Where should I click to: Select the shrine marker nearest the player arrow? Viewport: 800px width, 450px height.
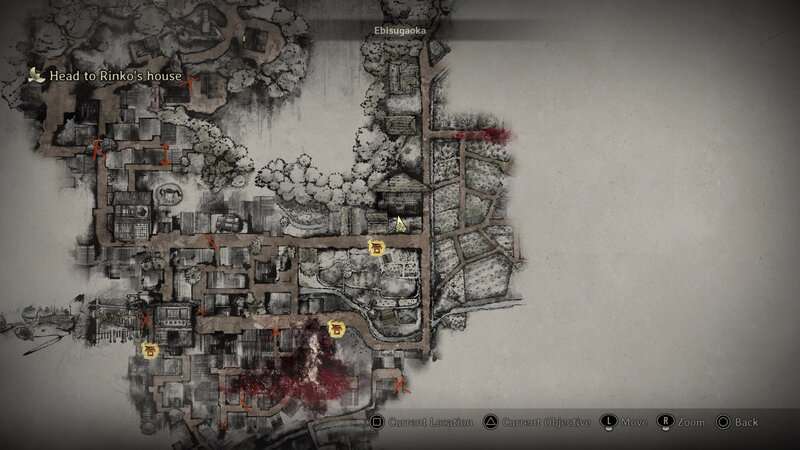[x=377, y=247]
